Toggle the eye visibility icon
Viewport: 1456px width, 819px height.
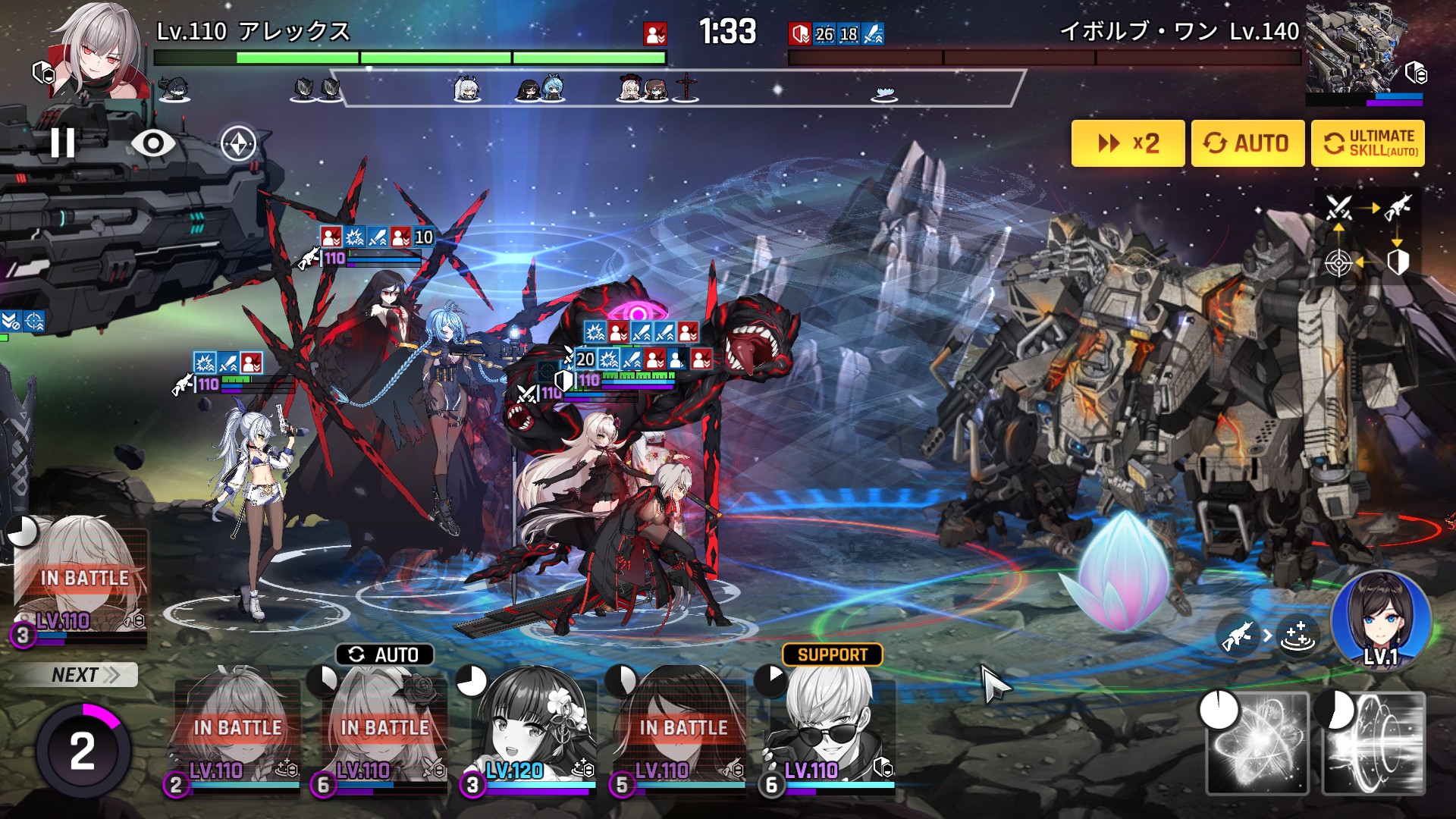click(152, 143)
